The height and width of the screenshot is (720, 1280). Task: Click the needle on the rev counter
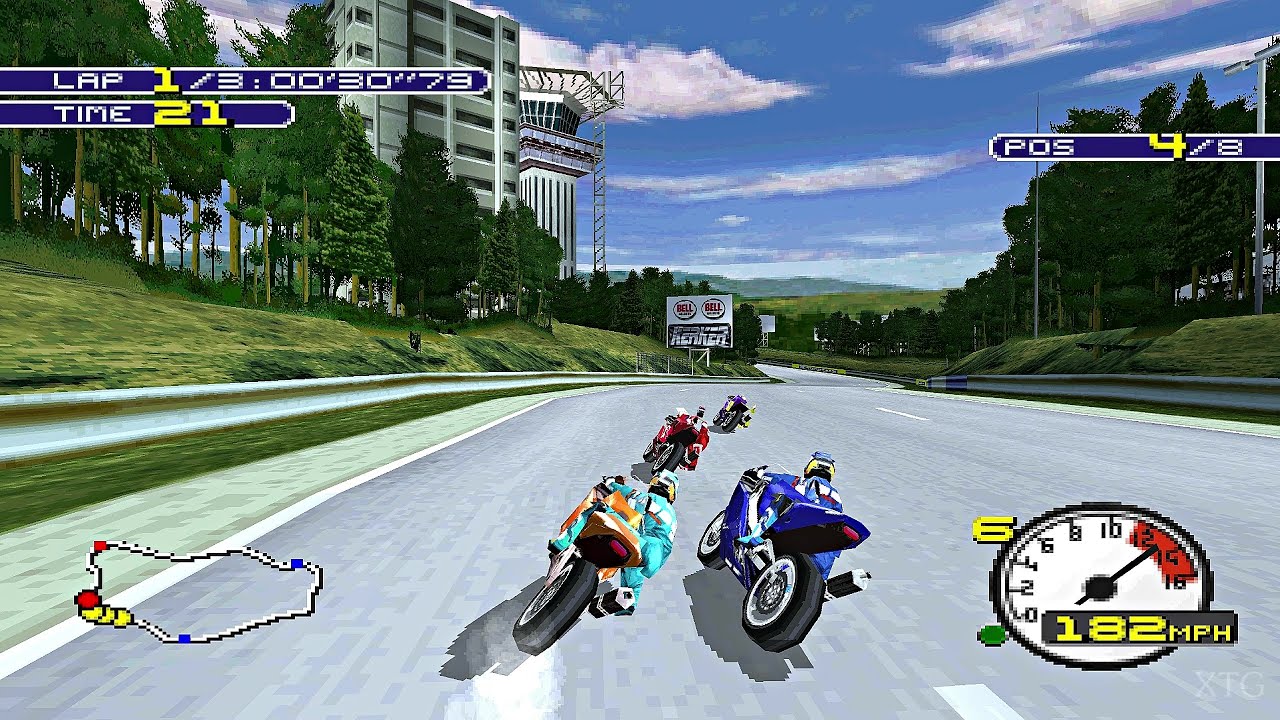1130,565
